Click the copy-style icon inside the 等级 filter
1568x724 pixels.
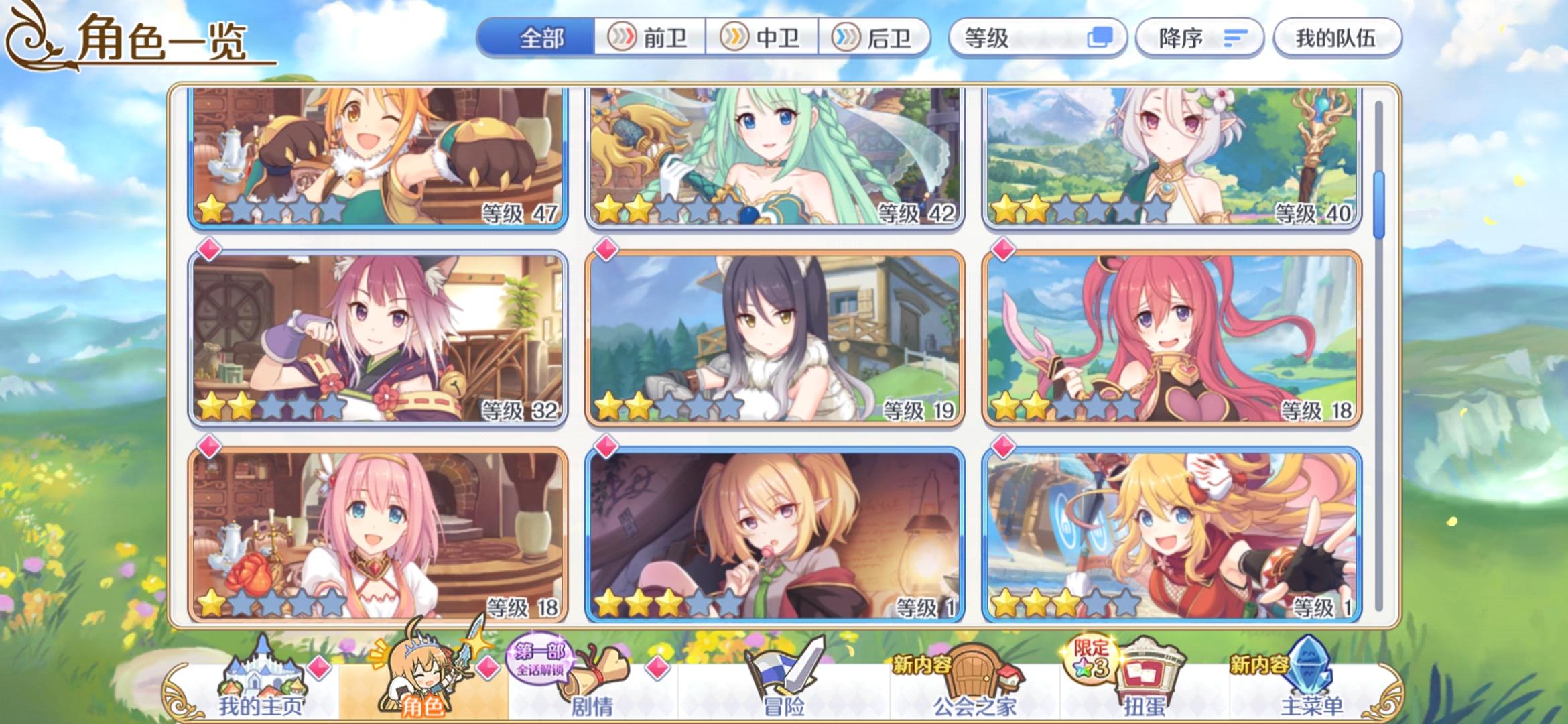1101,38
